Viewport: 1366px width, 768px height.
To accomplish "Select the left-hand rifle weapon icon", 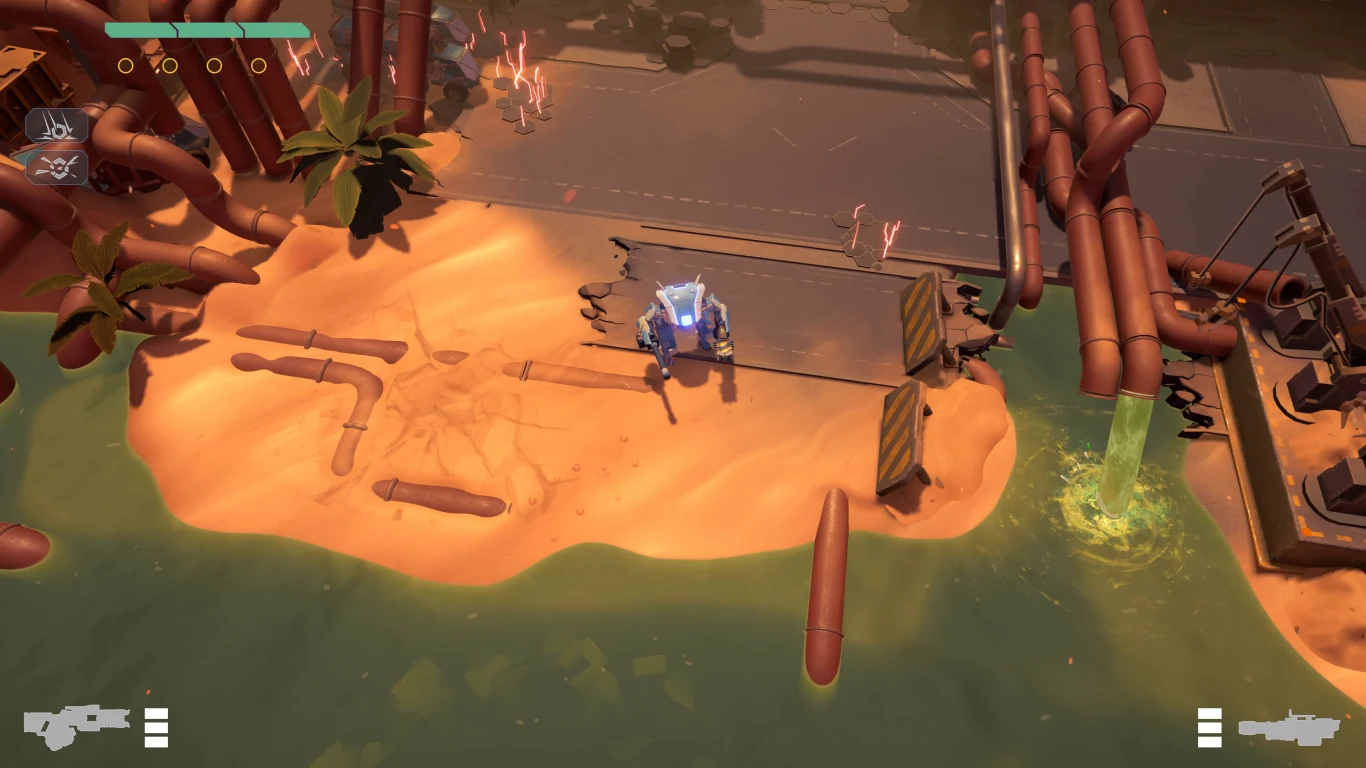I will point(76,725).
